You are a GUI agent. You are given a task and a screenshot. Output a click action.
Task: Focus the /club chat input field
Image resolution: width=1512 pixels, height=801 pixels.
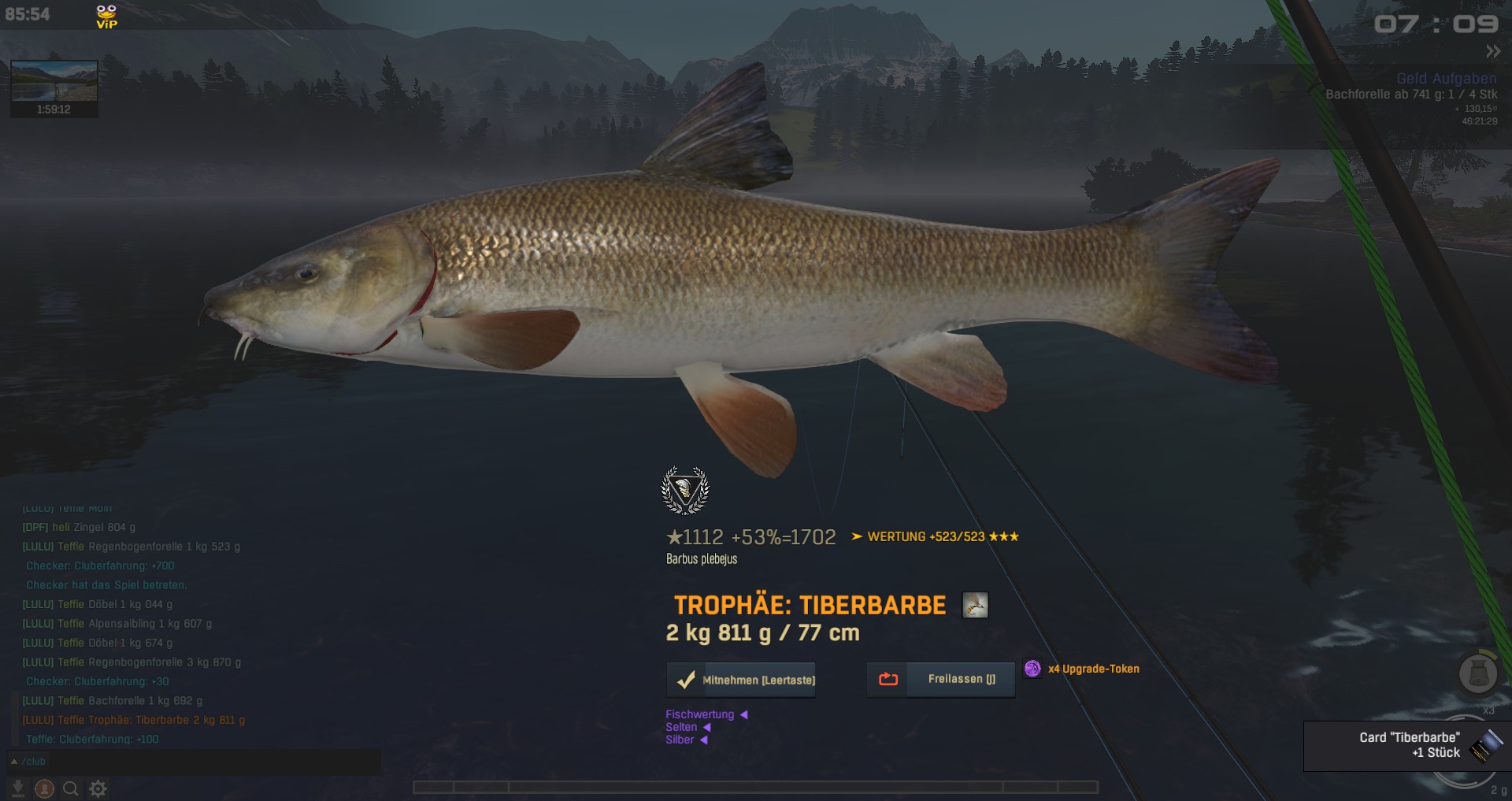[197, 762]
